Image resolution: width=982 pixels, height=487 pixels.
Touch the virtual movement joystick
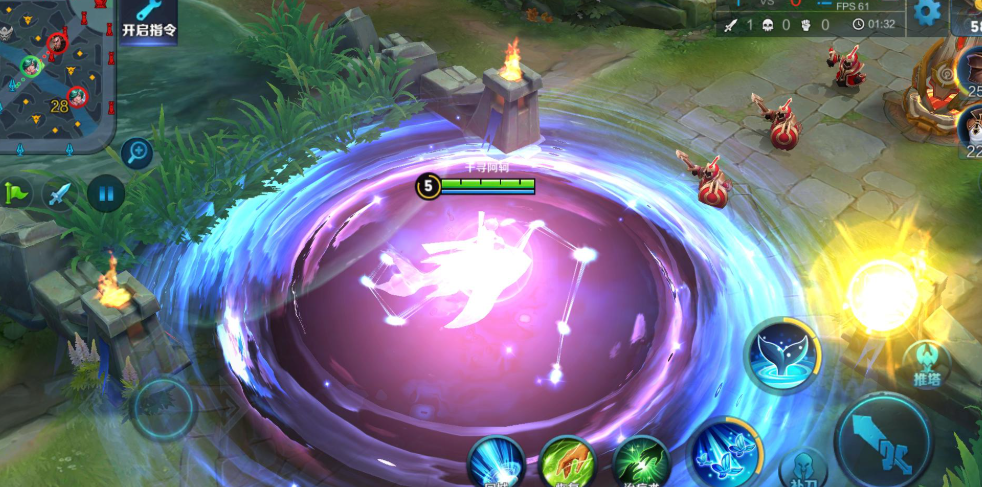162,407
